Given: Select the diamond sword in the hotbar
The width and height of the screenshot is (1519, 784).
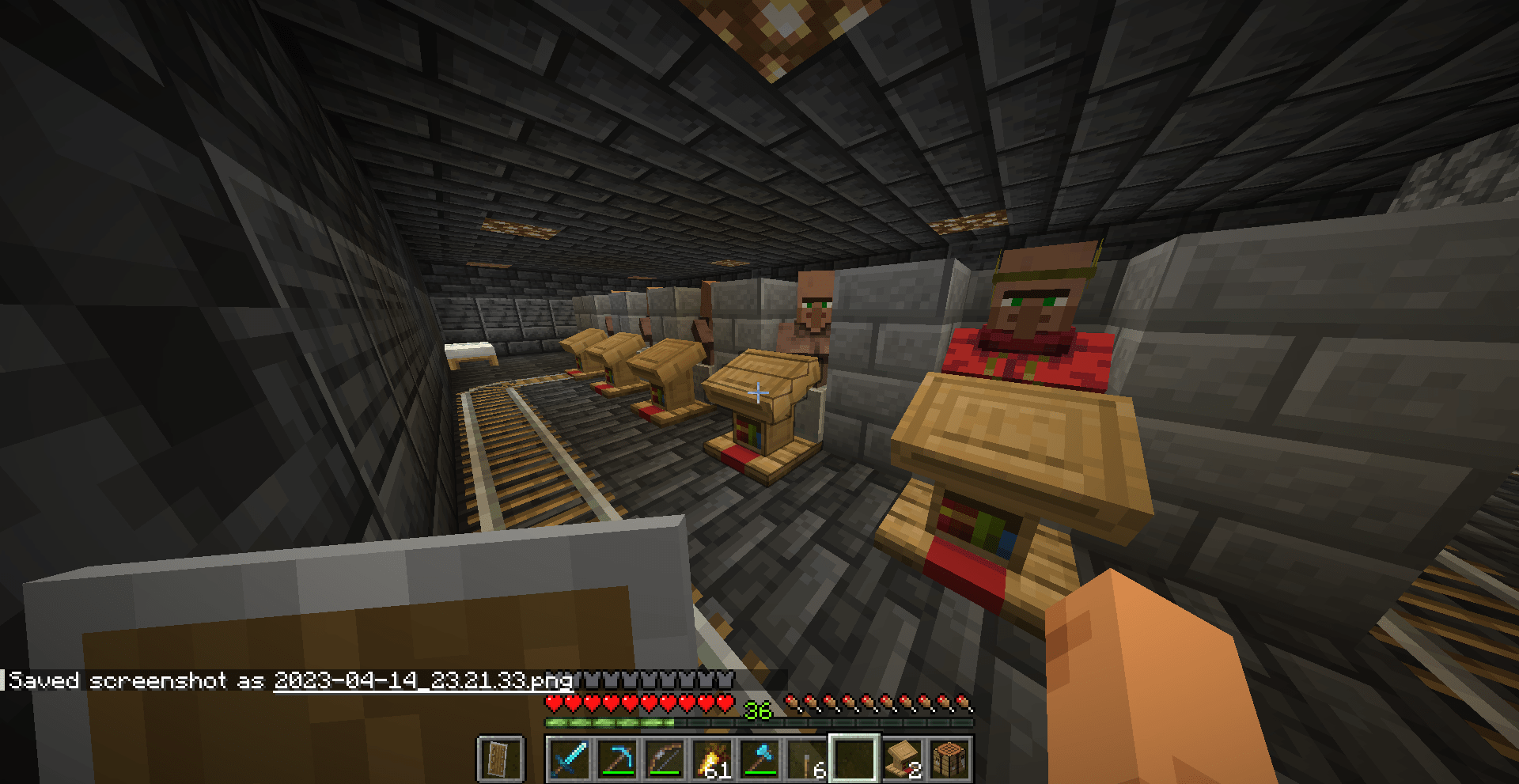Looking at the screenshot, I should 571,757.
